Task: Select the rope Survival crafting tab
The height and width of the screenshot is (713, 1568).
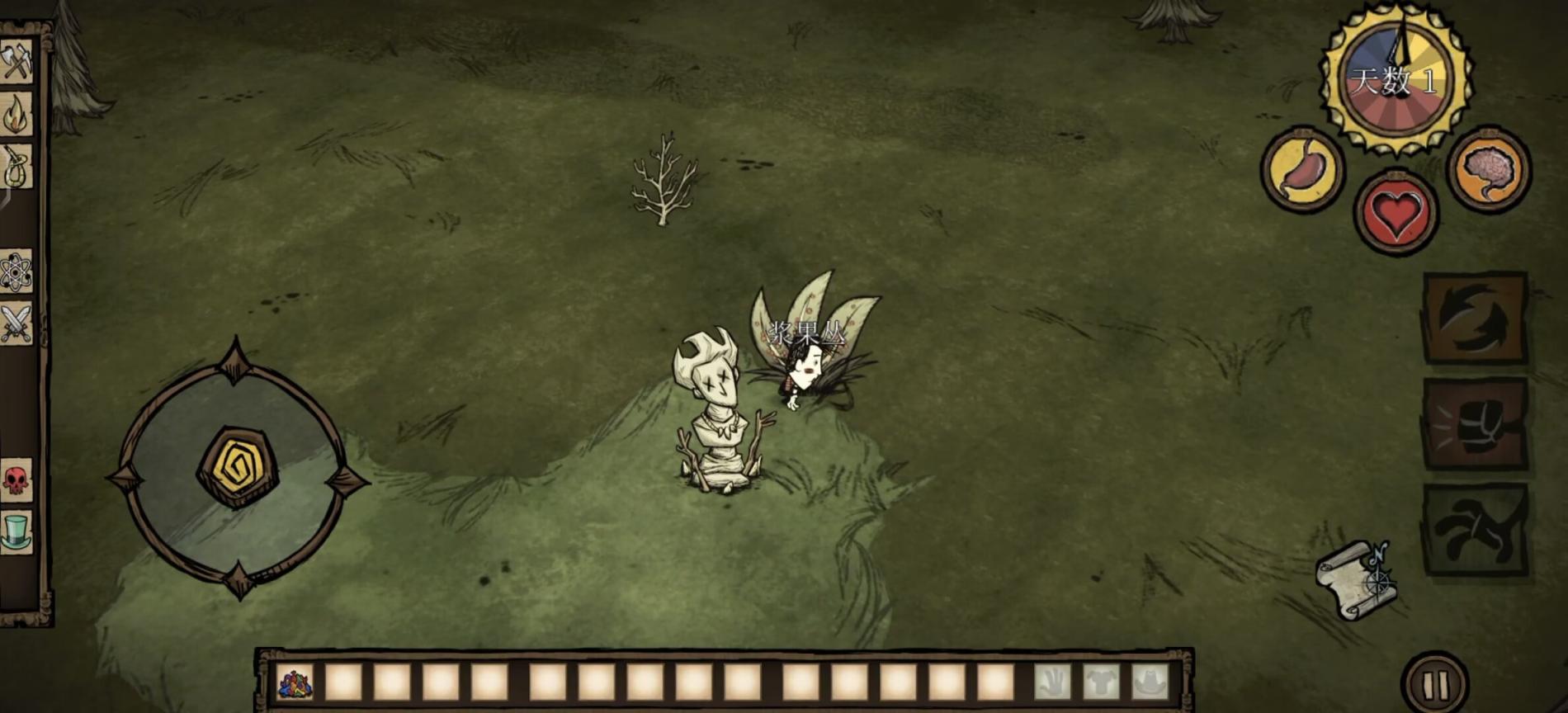Action: [16, 168]
